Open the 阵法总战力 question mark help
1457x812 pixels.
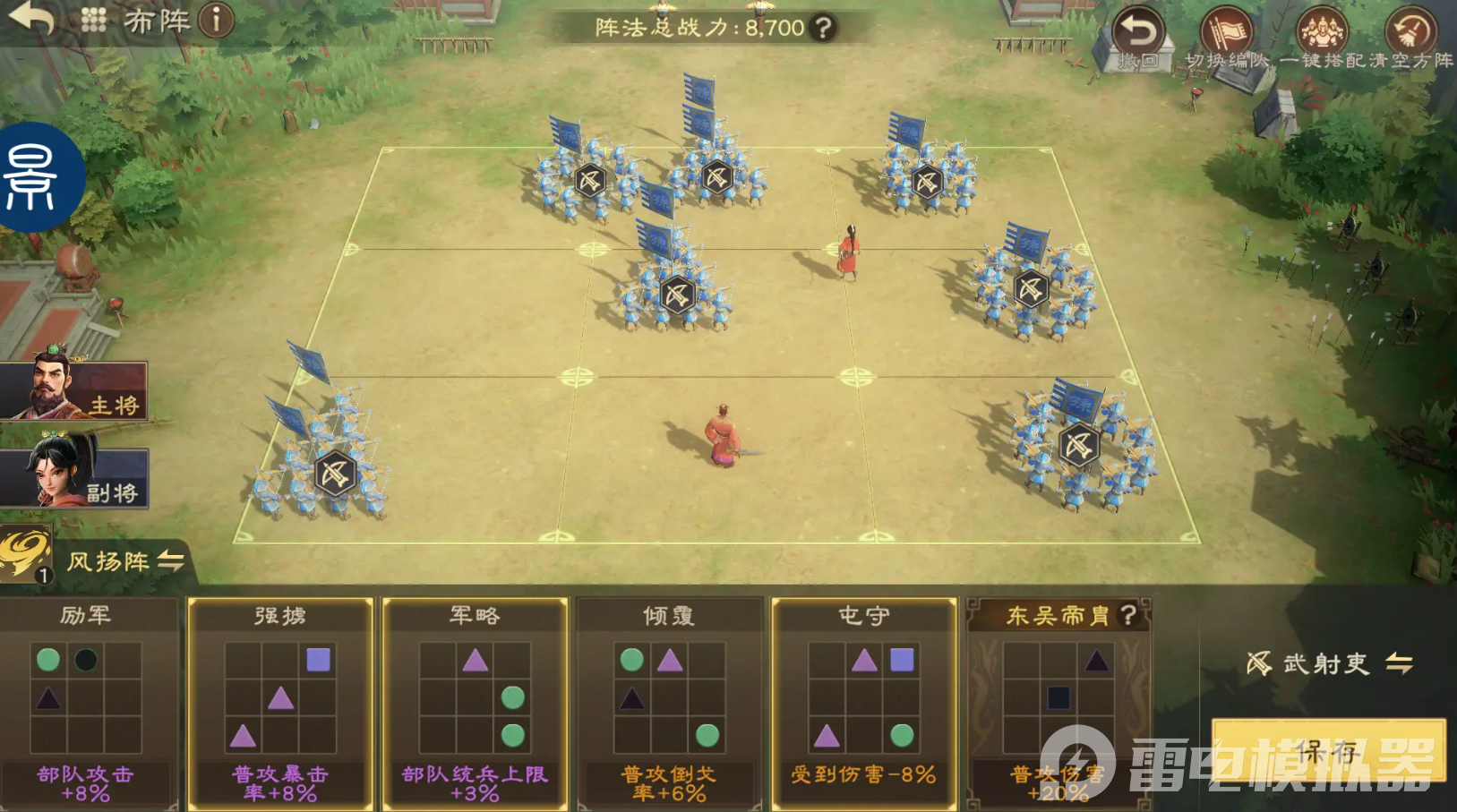[822, 28]
